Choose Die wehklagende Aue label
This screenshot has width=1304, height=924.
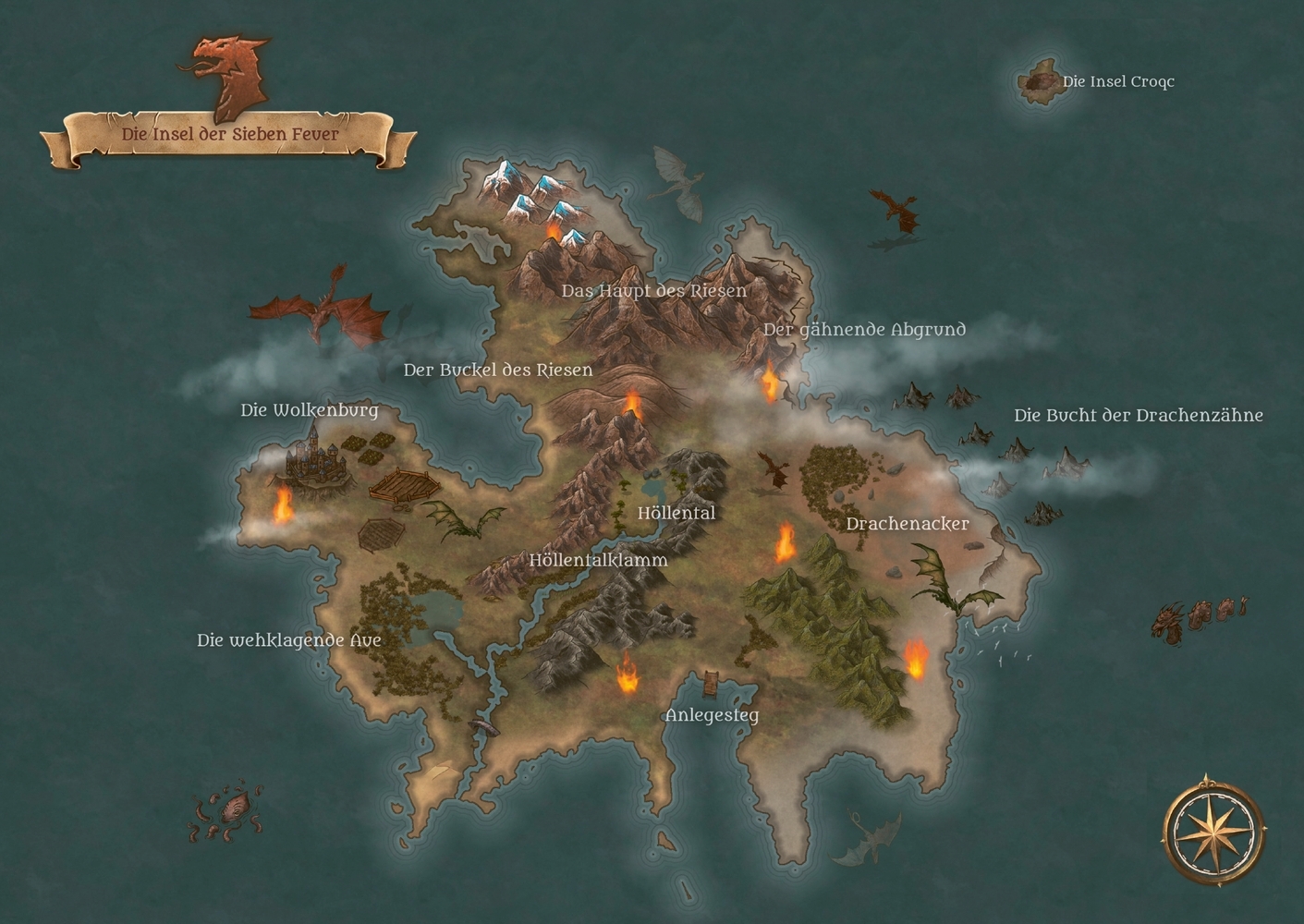point(288,640)
